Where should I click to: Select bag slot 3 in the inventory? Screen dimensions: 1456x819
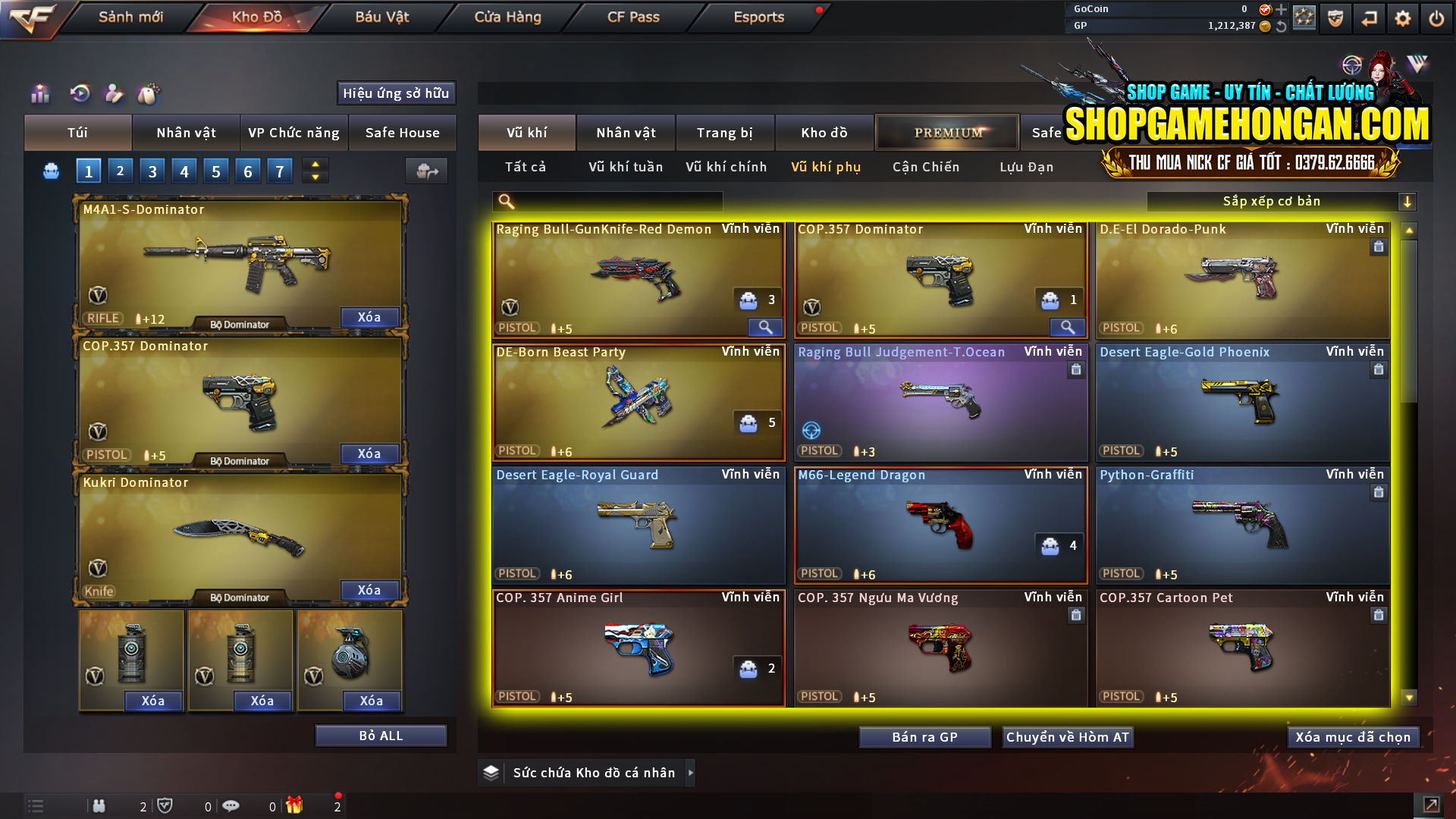coord(152,171)
